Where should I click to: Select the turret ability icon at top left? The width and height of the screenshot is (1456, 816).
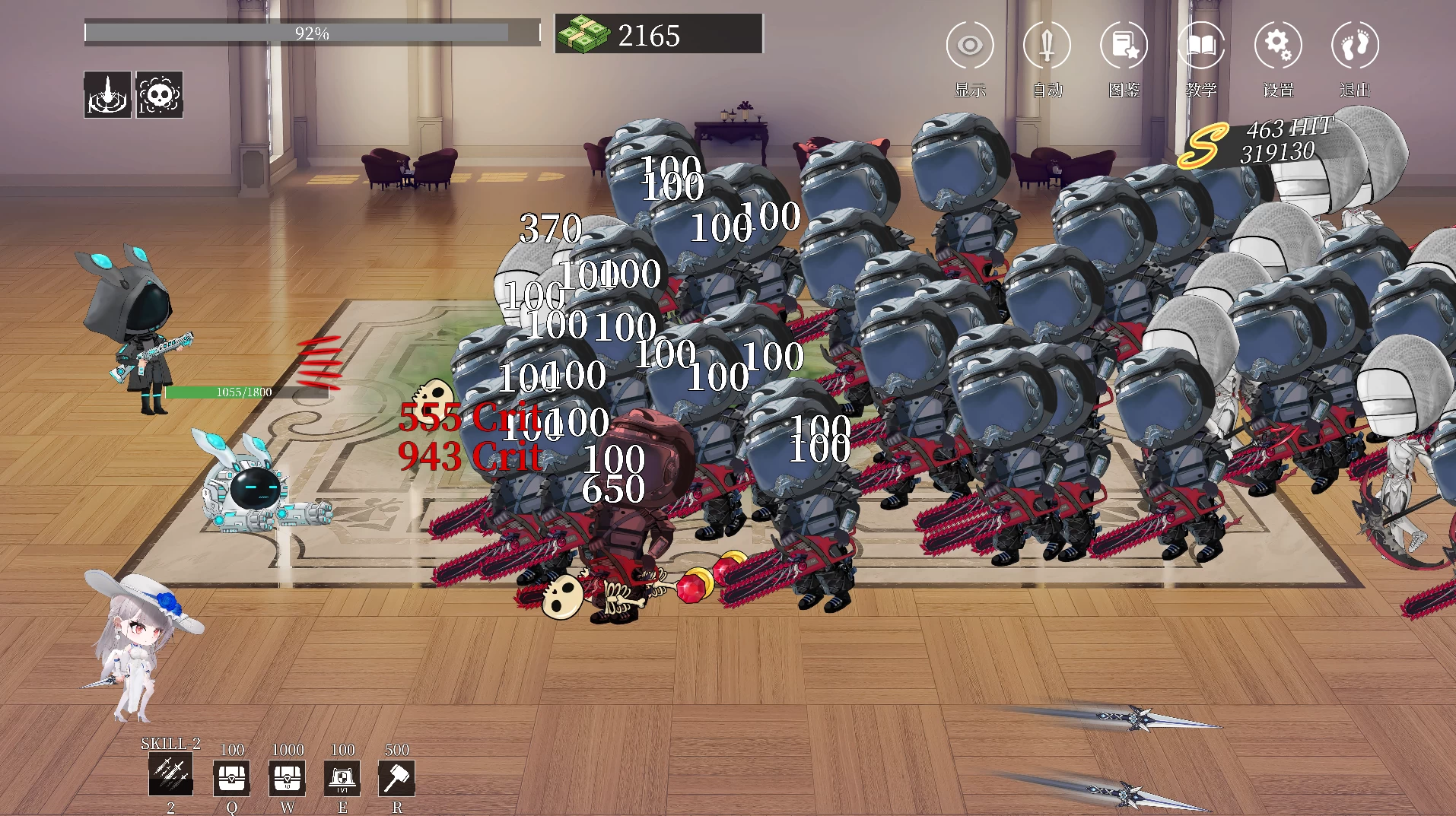click(x=106, y=94)
